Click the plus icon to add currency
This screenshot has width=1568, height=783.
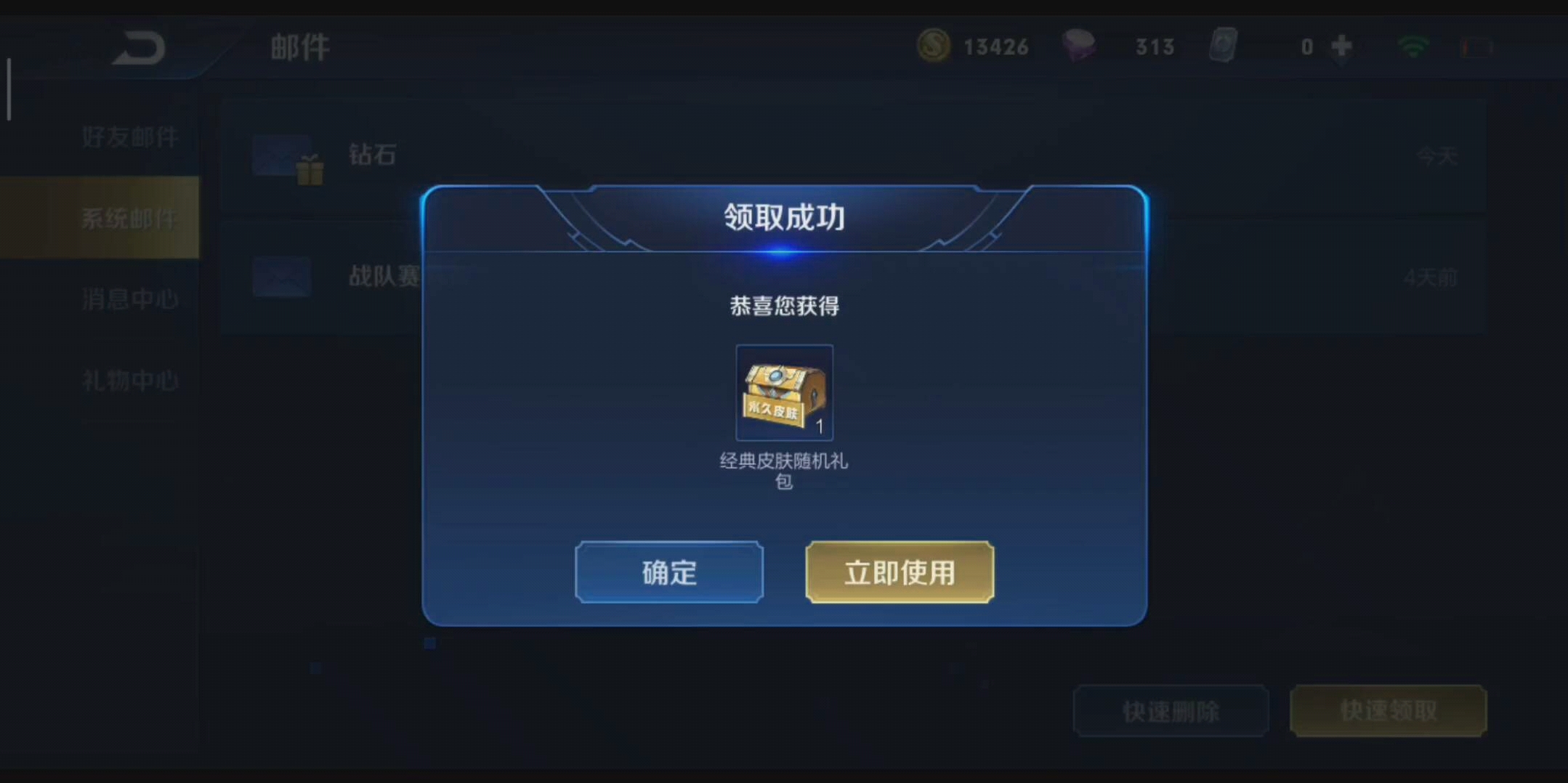(x=1342, y=46)
